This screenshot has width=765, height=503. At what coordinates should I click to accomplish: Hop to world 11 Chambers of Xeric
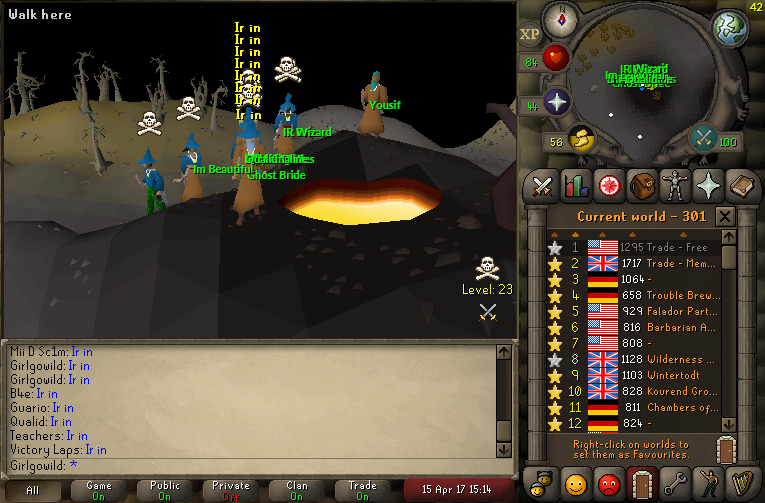click(640, 407)
